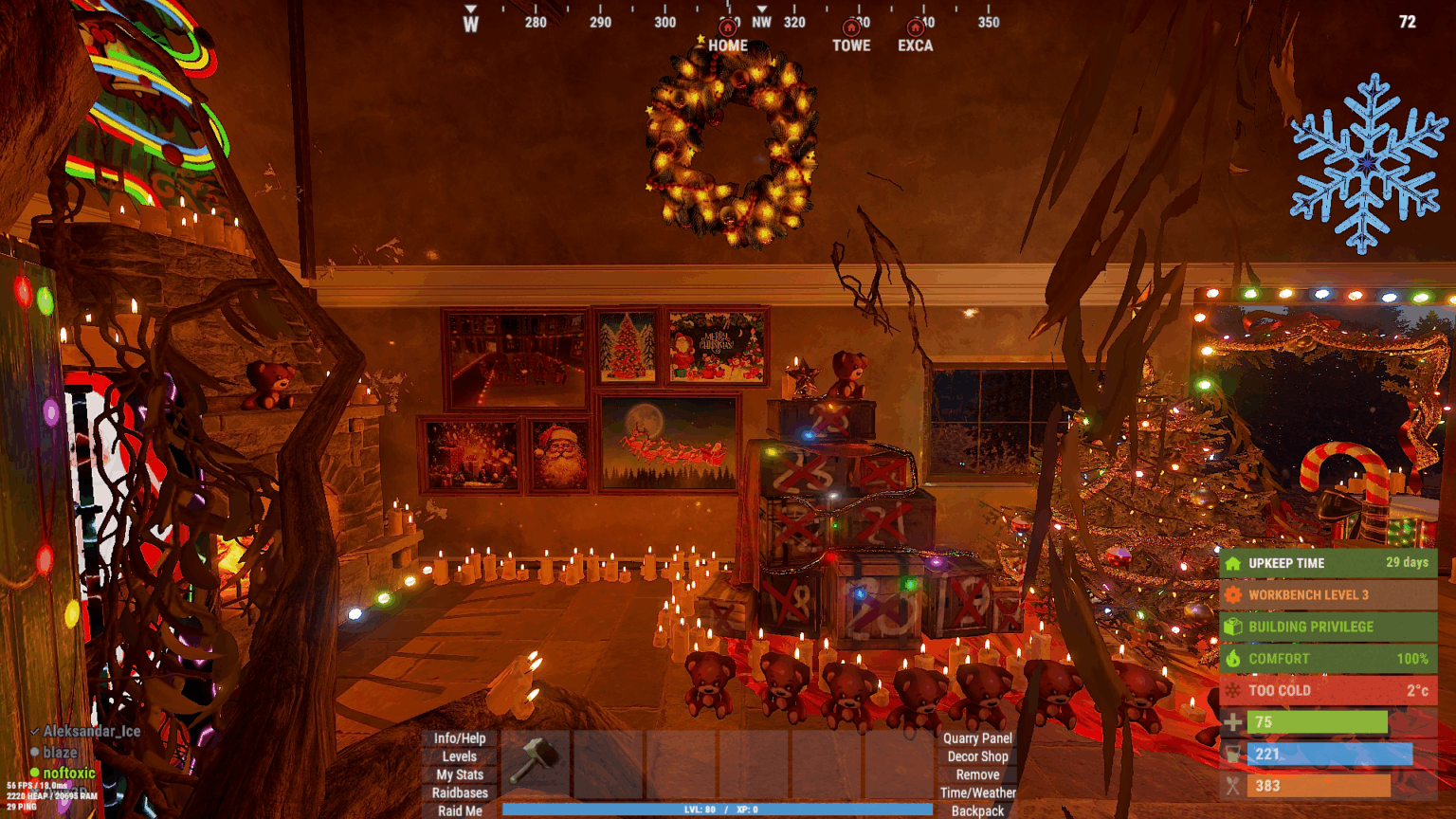Open Time/Weather settings
1456x819 pixels.
(977, 792)
